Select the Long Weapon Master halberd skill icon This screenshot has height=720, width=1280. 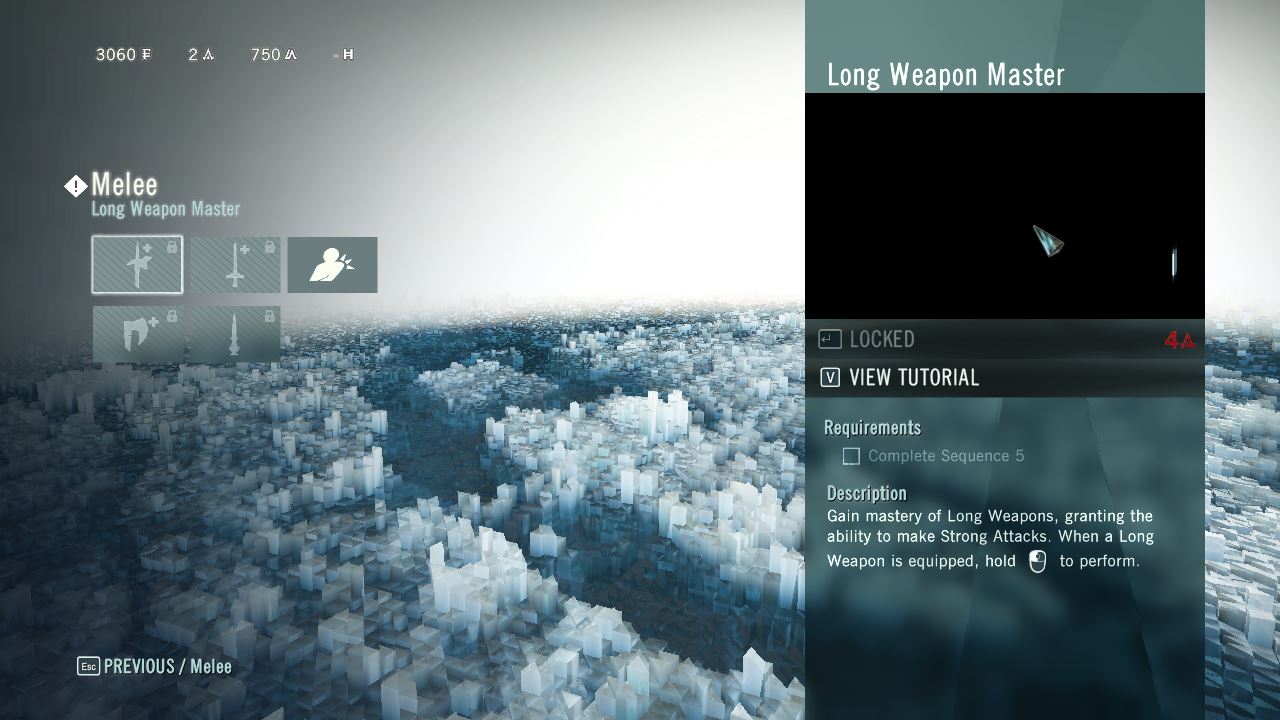[137, 264]
